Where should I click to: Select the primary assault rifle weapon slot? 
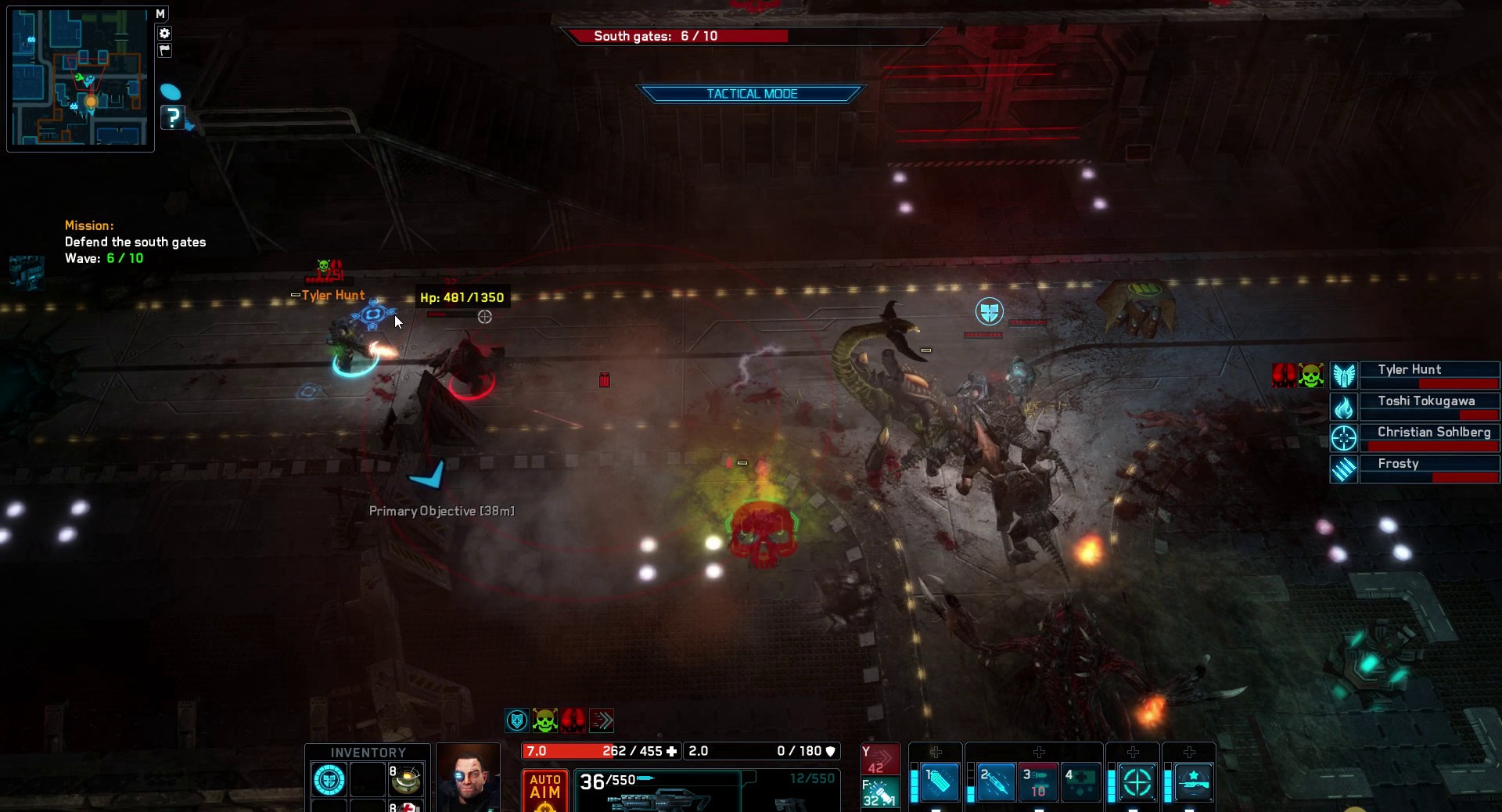coord(657,790)
